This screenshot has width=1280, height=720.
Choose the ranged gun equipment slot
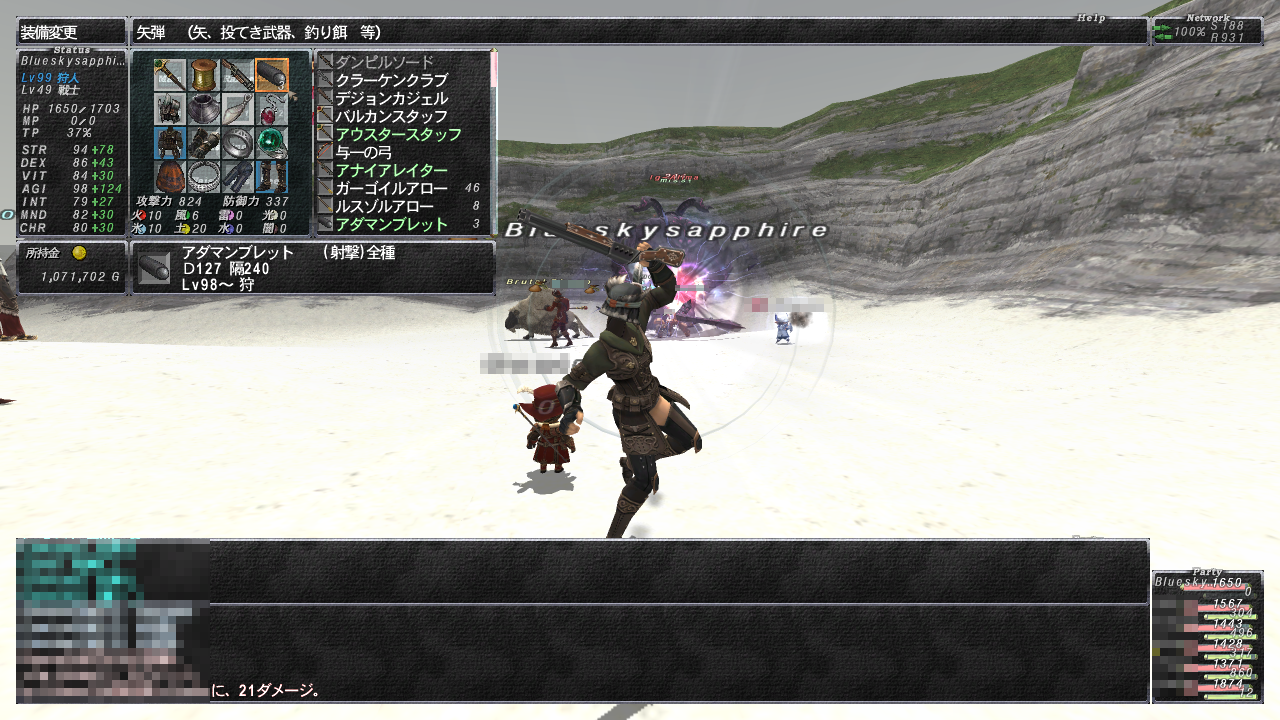tap(238, 74)
